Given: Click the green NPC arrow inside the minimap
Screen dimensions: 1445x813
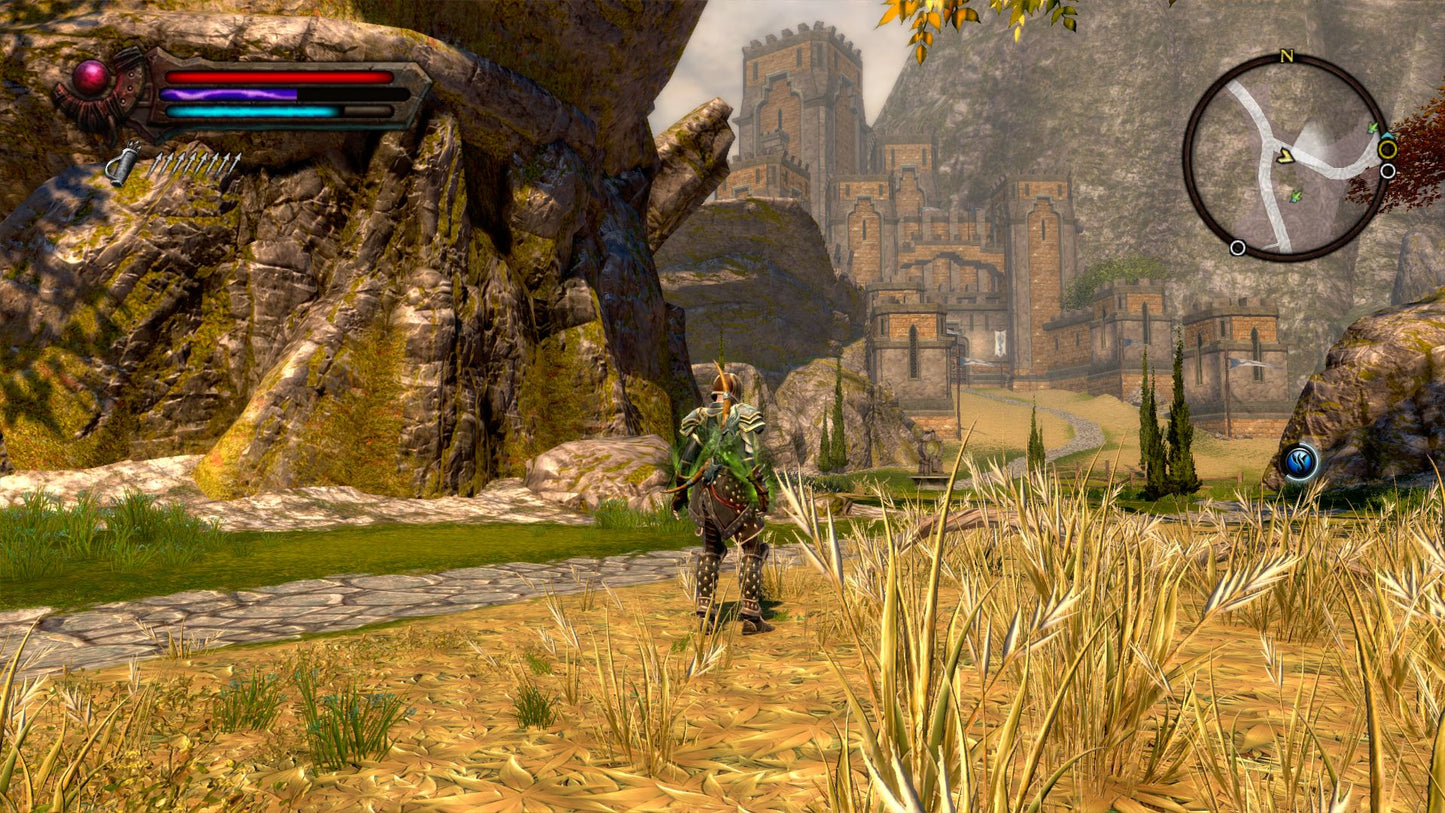Looking at the screenshot, I should tap(1296, 197).
